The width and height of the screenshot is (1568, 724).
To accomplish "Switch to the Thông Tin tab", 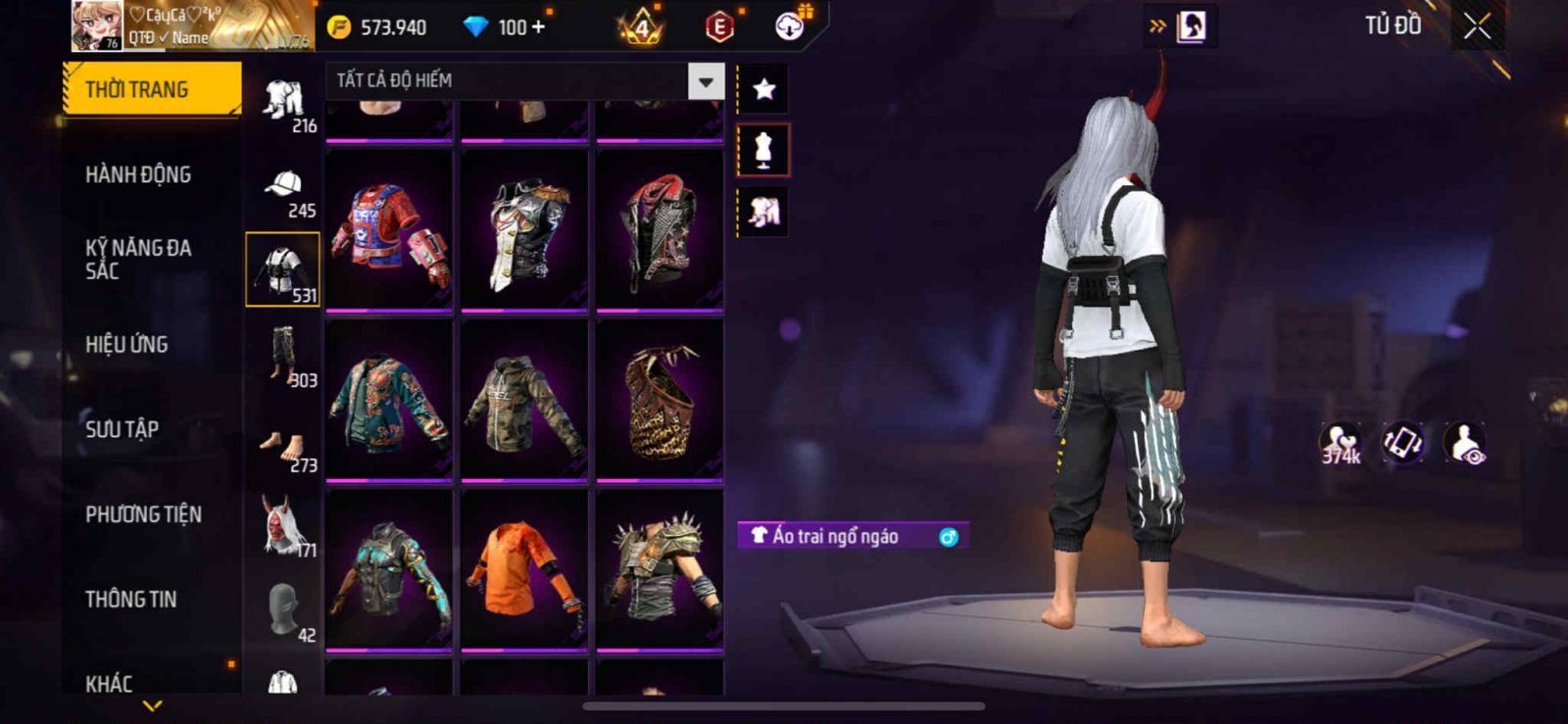I will click(x=130, y=599).
